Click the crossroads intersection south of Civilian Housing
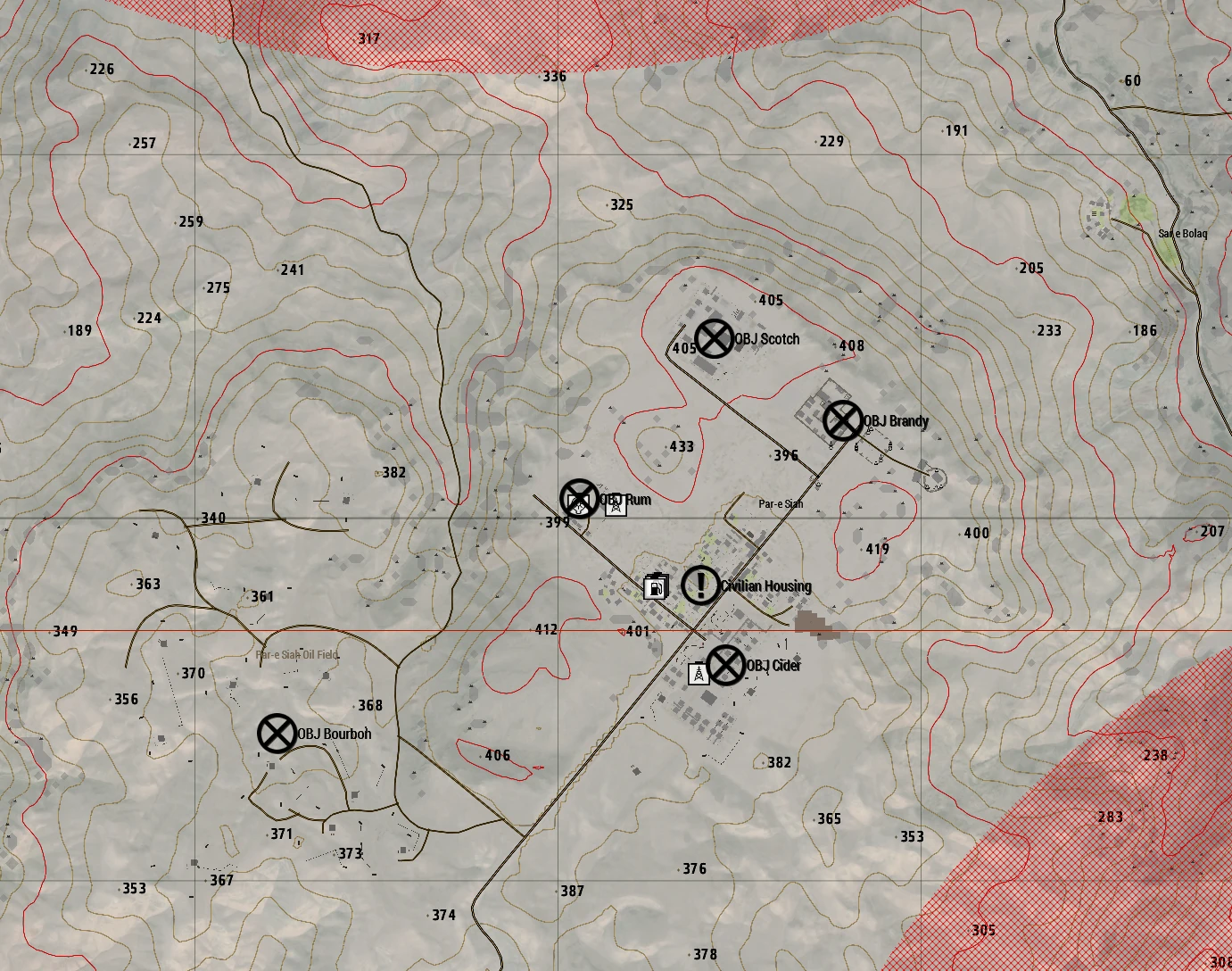Screen dimensions: 1232x971 pos(693,630)
